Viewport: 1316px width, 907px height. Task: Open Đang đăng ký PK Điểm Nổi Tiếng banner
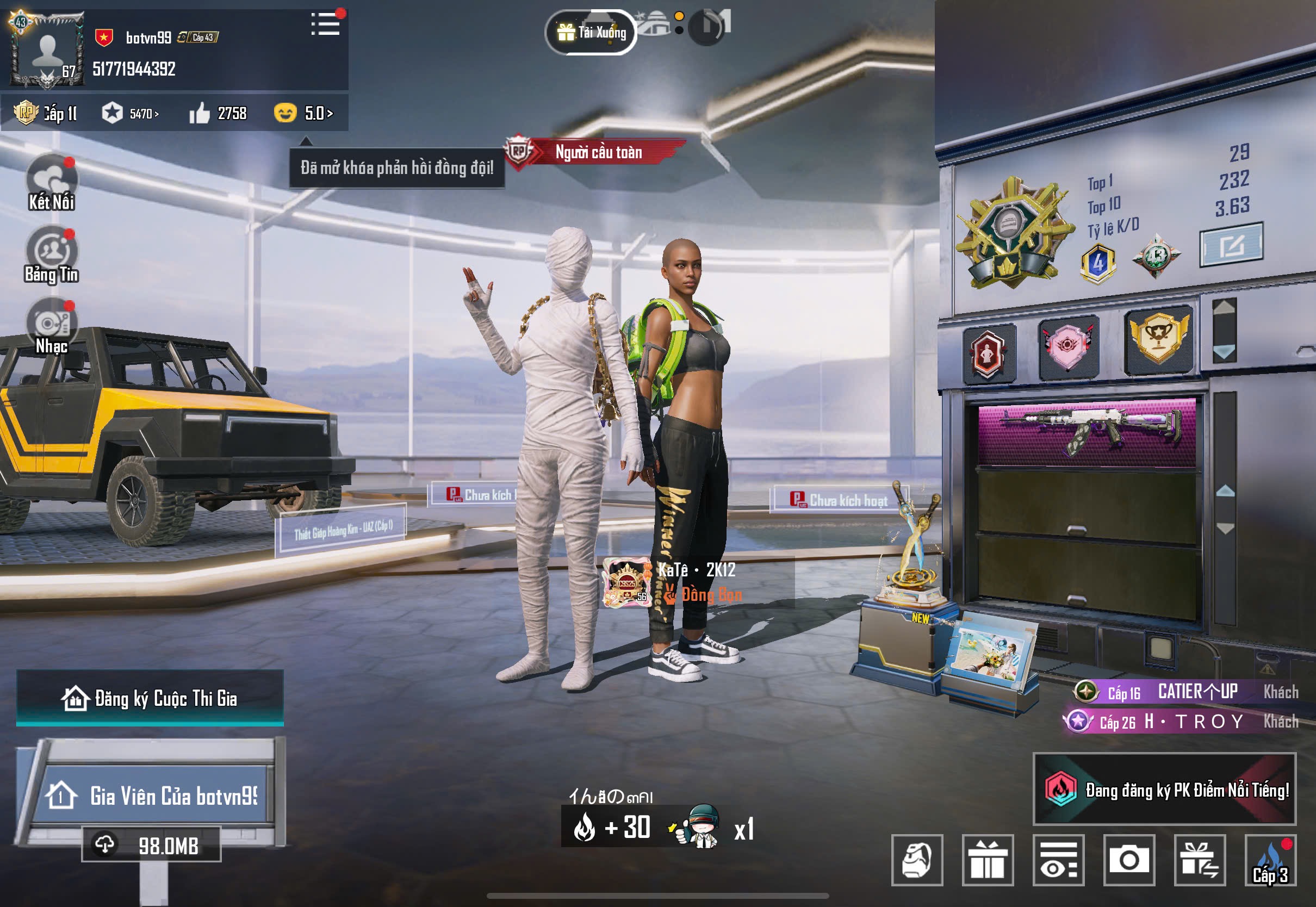[1164, 790]
